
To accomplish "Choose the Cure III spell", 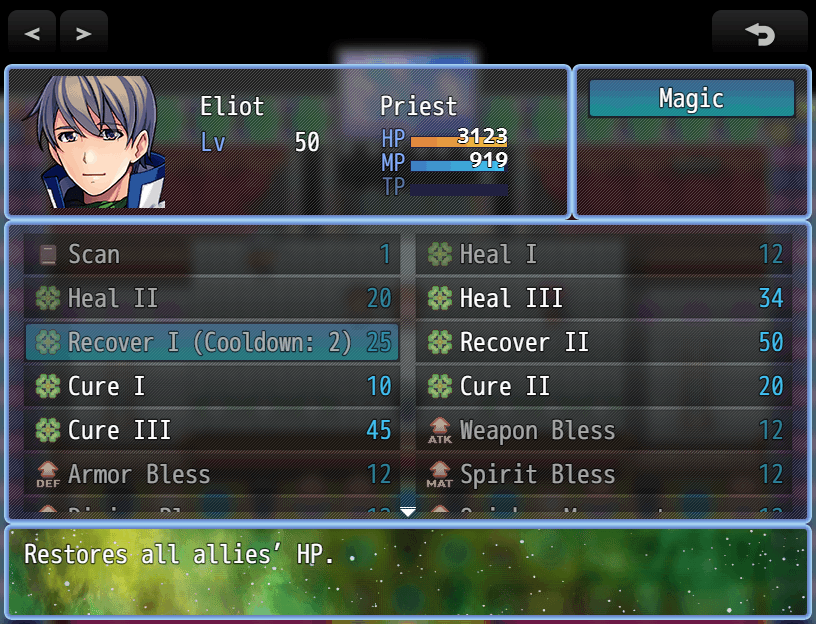I will click(x=211, y=431).
